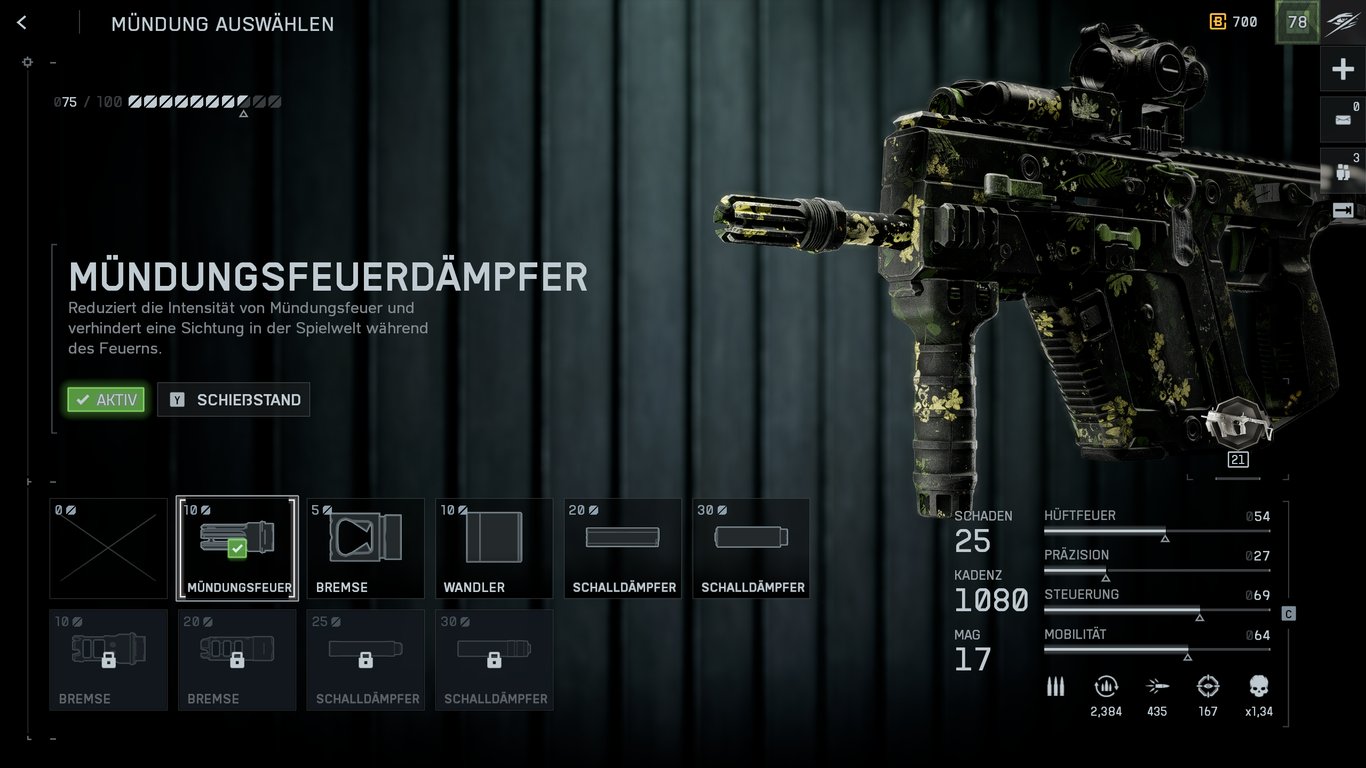
Task: Open the mail/messages icon showing 0
Action: tap(1341, 118)
